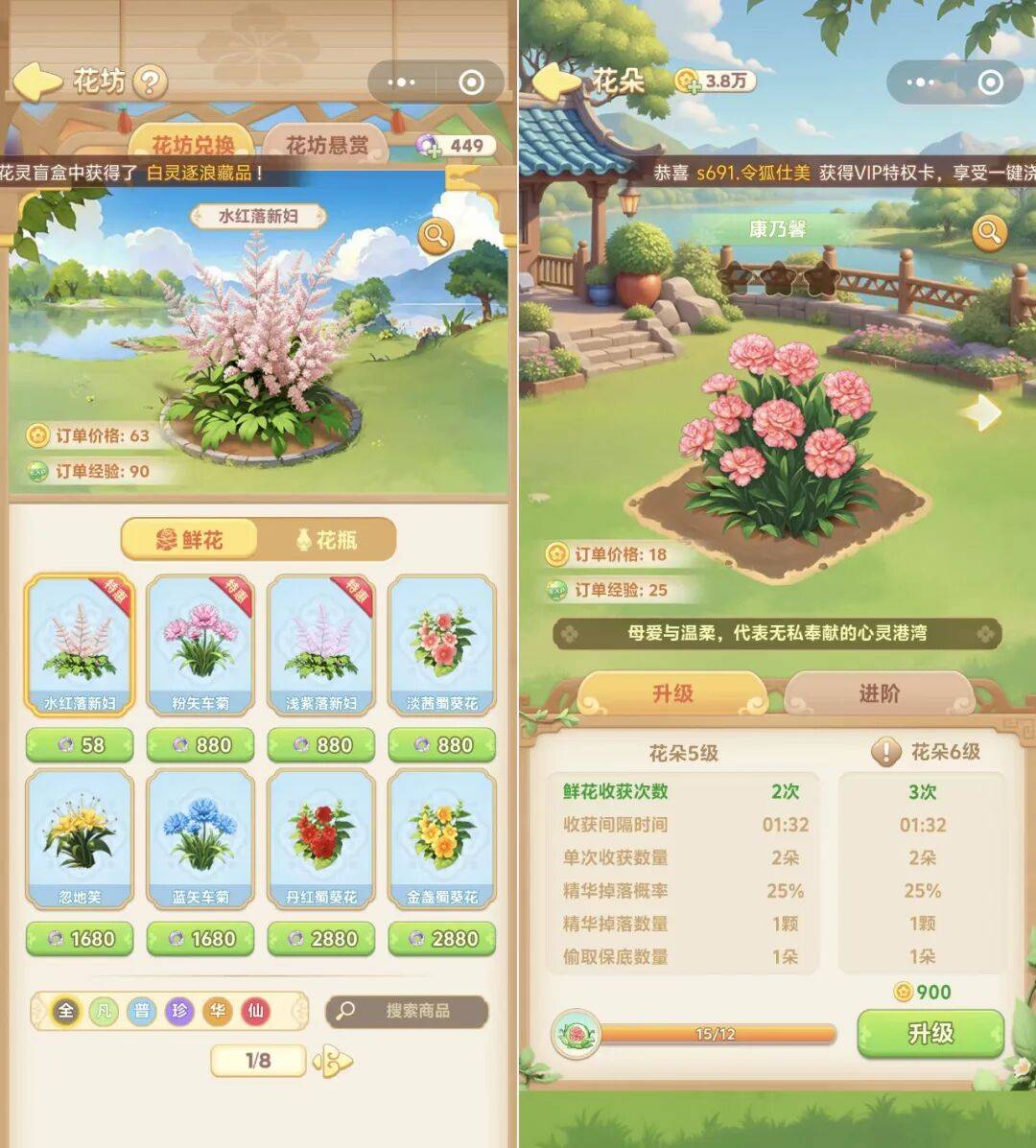Viewport: 1036px width, 1148px height.
Task: Click the 搜索商品 search box
Action: [408, 1011]
